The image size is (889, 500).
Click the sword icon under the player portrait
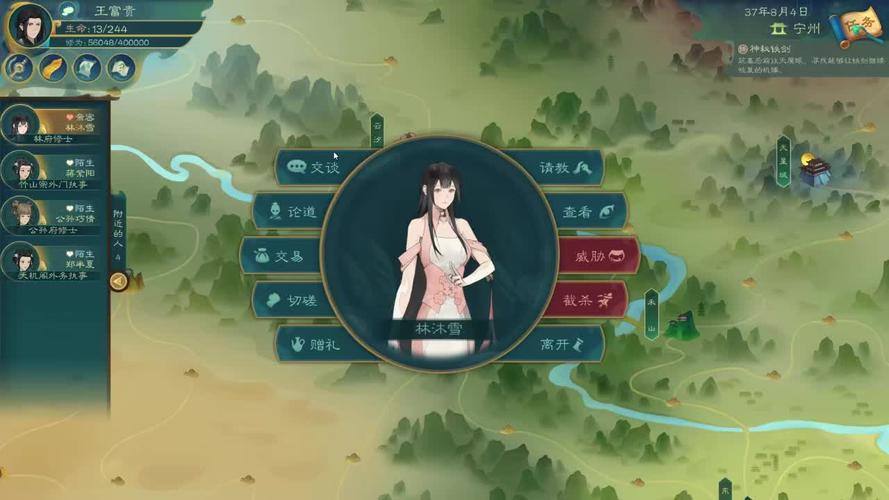[x=19, y=68]
